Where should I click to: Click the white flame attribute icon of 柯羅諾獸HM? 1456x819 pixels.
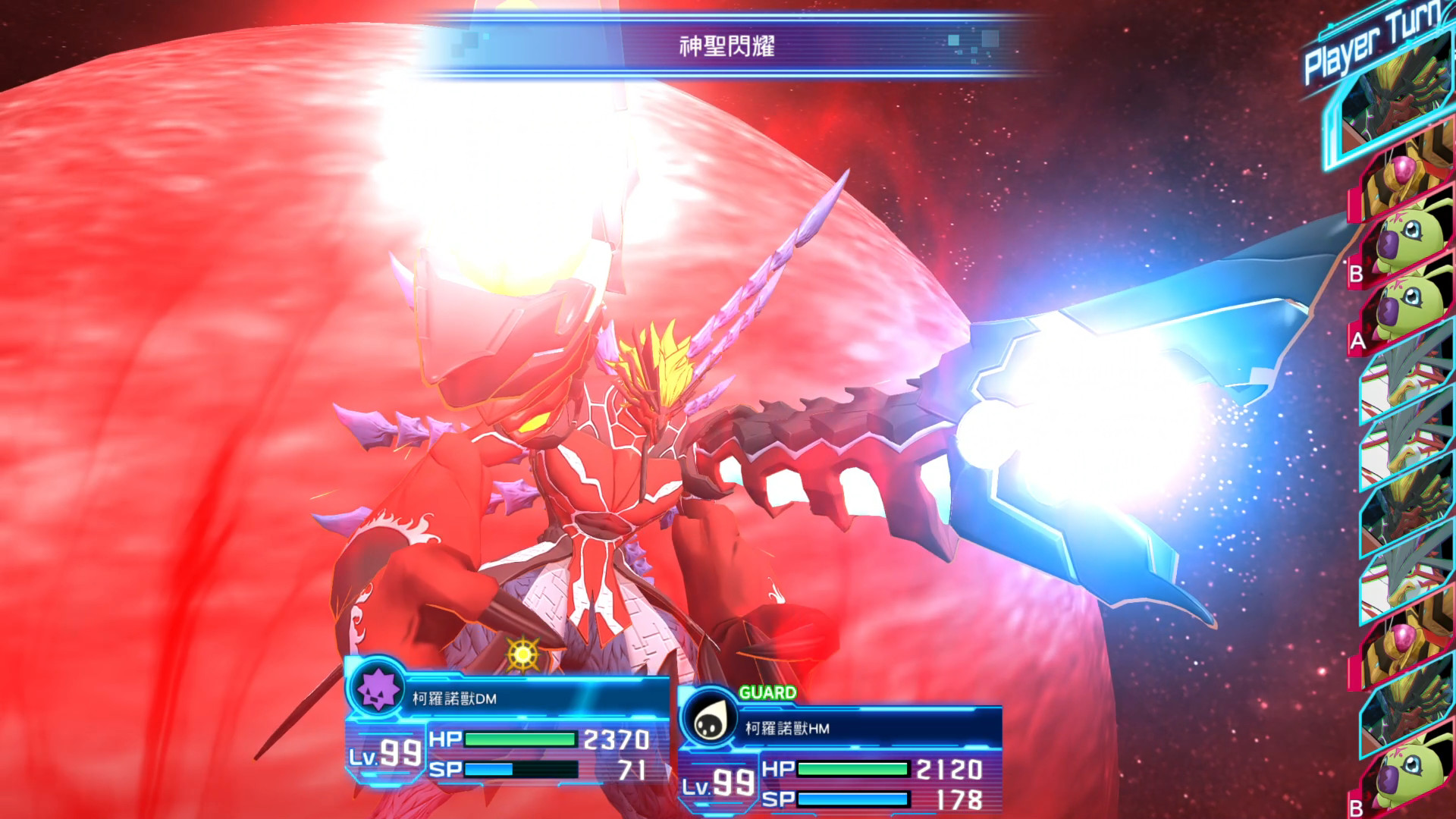pyautogui.click(x=709, y=720)
